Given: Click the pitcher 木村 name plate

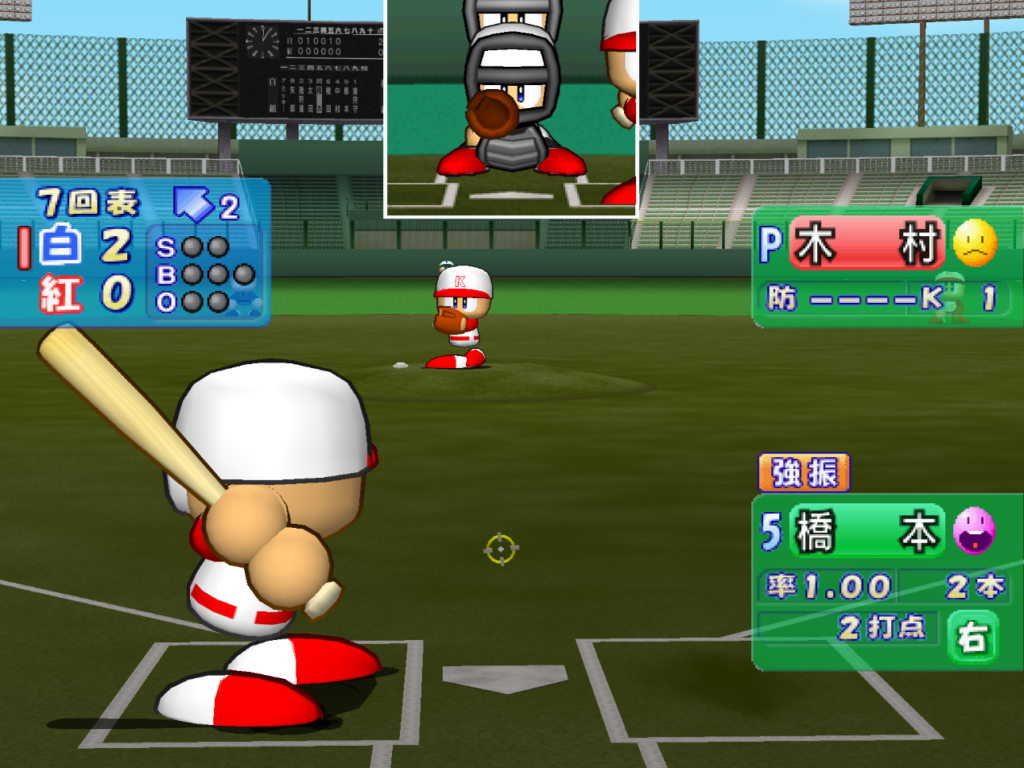Looking at the screenshot, I should point(866,245).
